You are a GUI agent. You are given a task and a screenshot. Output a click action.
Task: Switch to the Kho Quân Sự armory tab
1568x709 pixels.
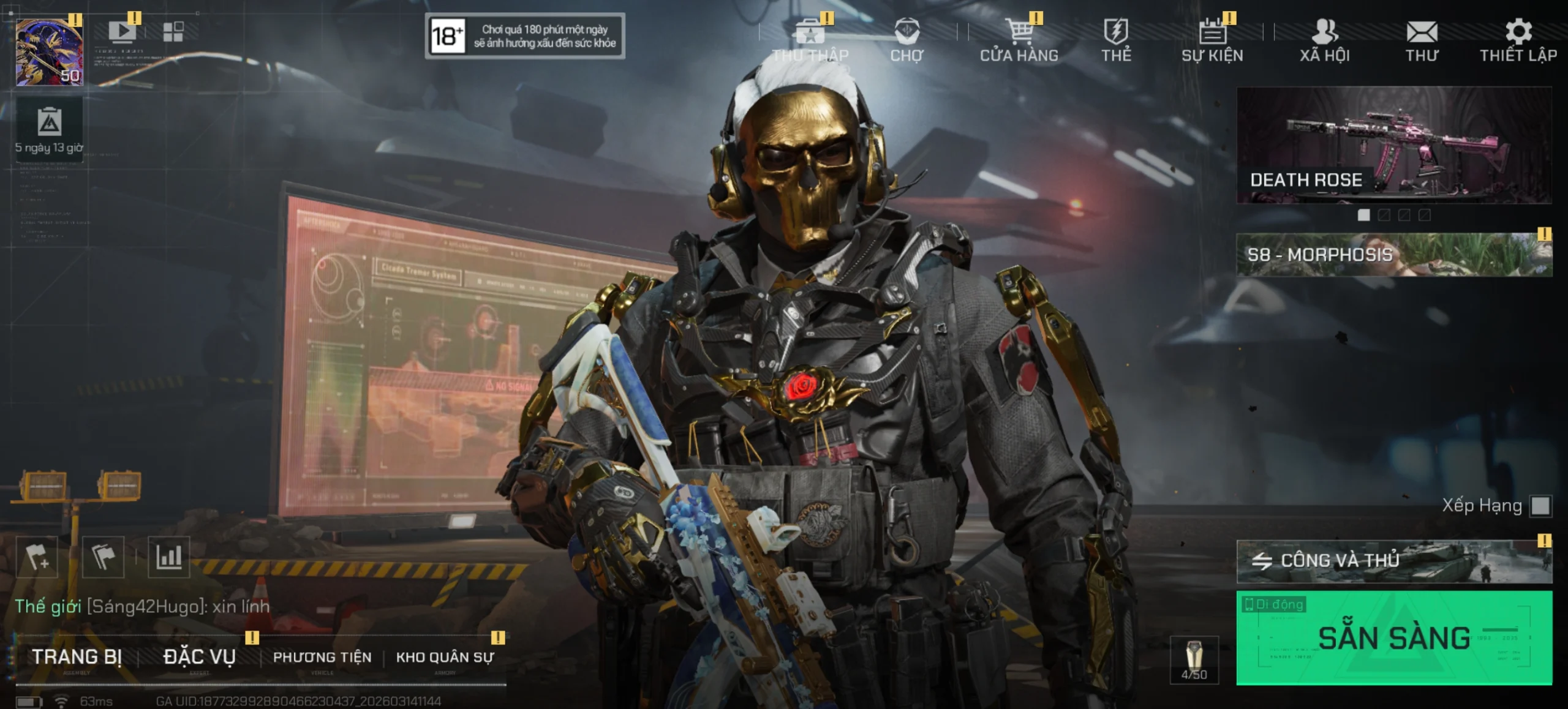[x=445, y=657]
